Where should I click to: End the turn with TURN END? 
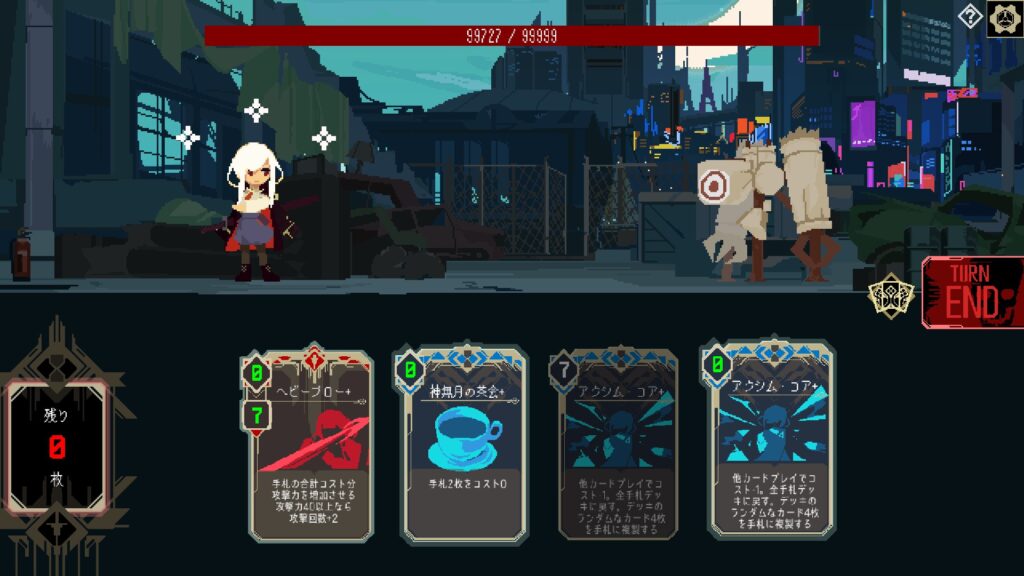pyautogui.click(x=973, y=293)
